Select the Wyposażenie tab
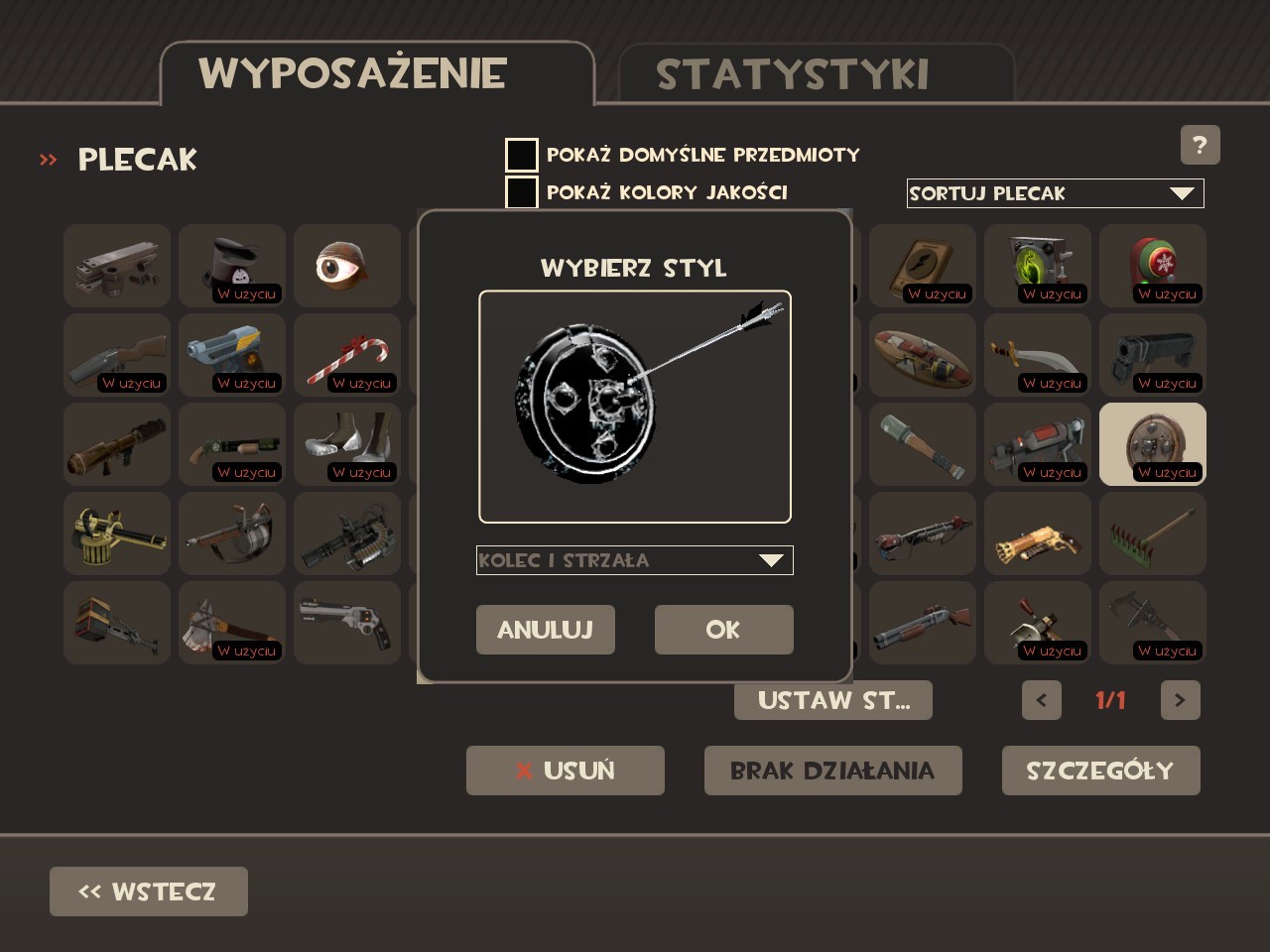Image resolution: width=1270 pixels, height=952 pixels. click(x=352, y=72)
